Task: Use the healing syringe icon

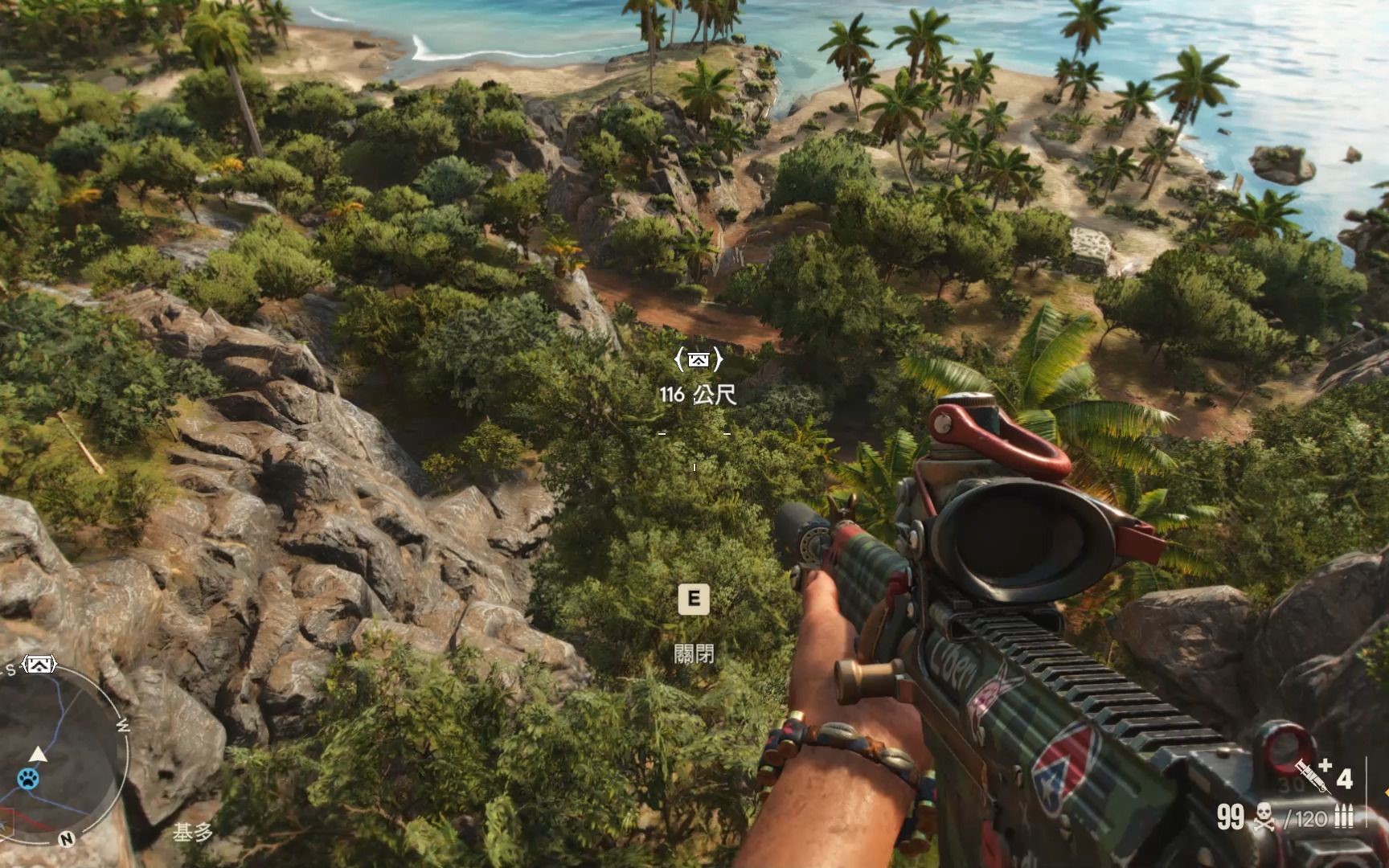Action: 1313,775
